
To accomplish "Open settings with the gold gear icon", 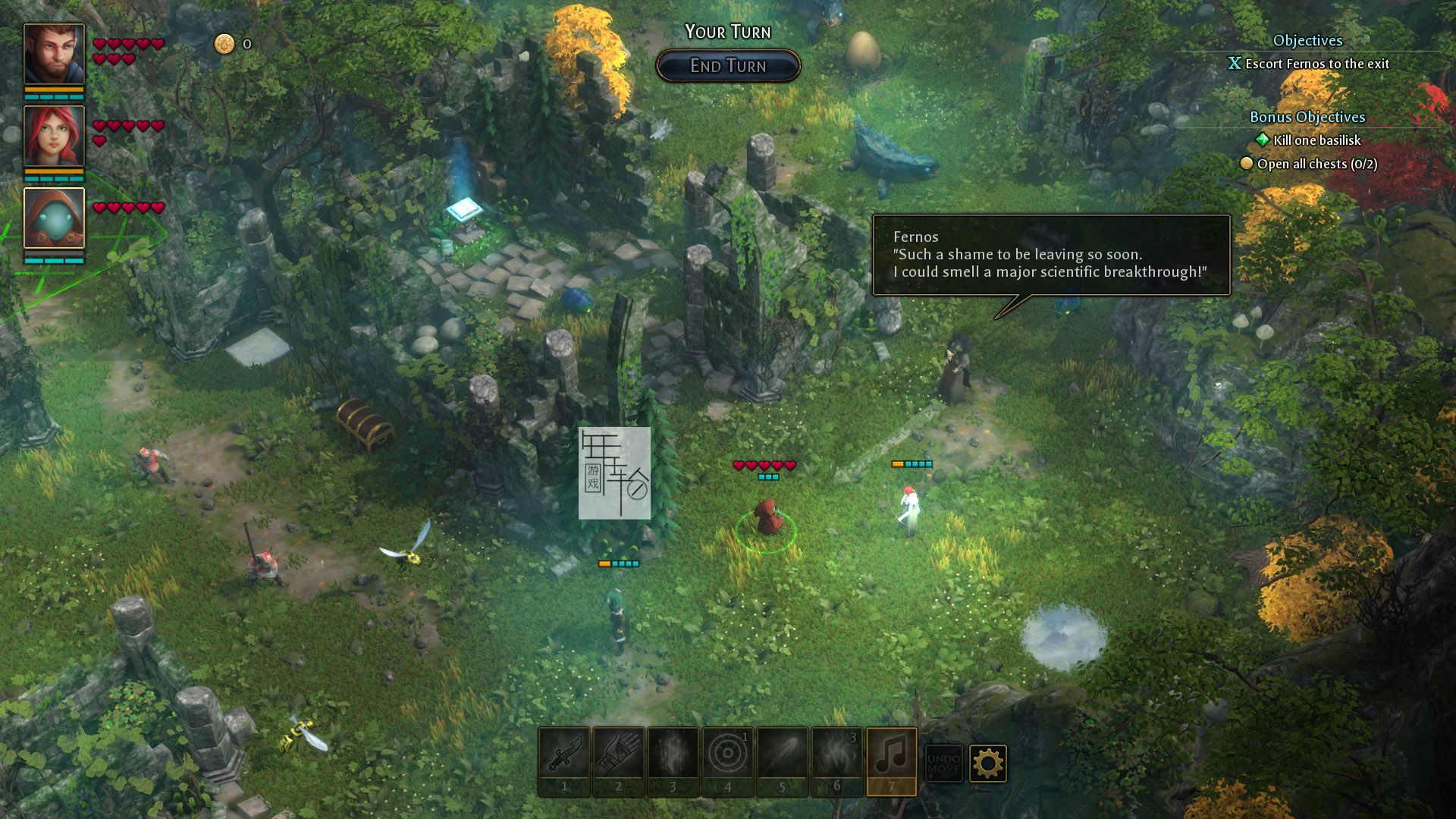I will [x=987, y=763].
